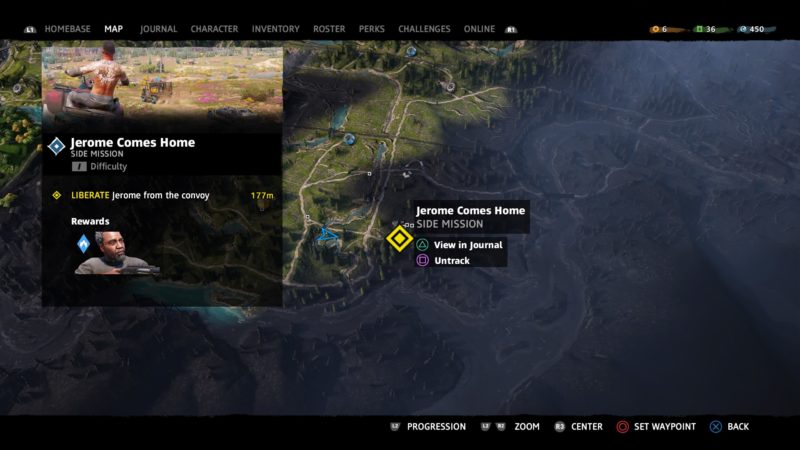
Task: Untrack the Jerome Comes Home mission
Action: pos(451,261)
